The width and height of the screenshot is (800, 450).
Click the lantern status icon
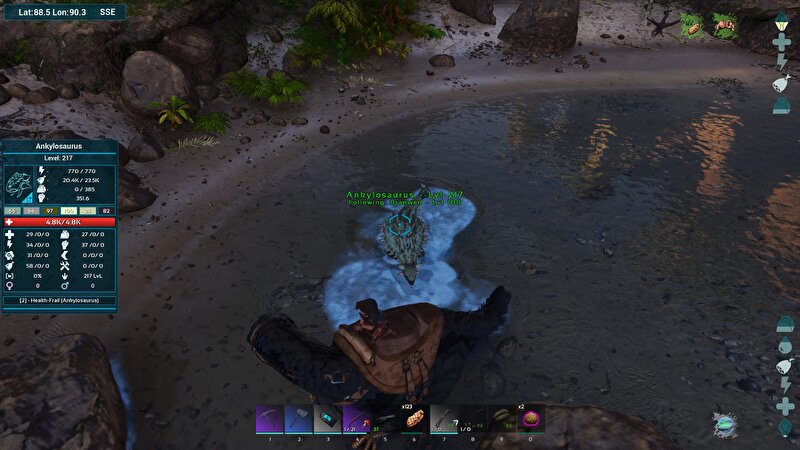[782, 20]
